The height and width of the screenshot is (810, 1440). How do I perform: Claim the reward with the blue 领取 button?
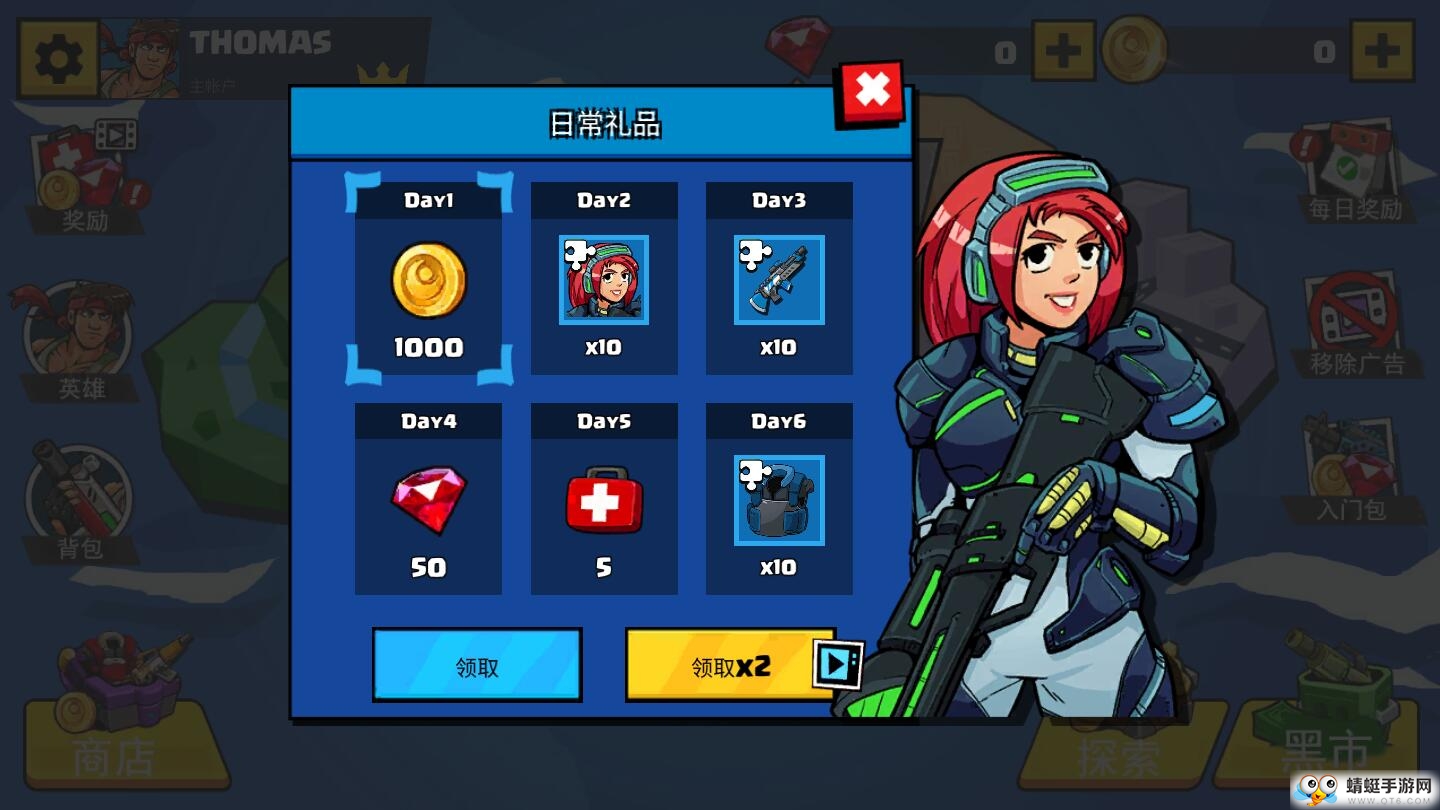coord(477,666)
